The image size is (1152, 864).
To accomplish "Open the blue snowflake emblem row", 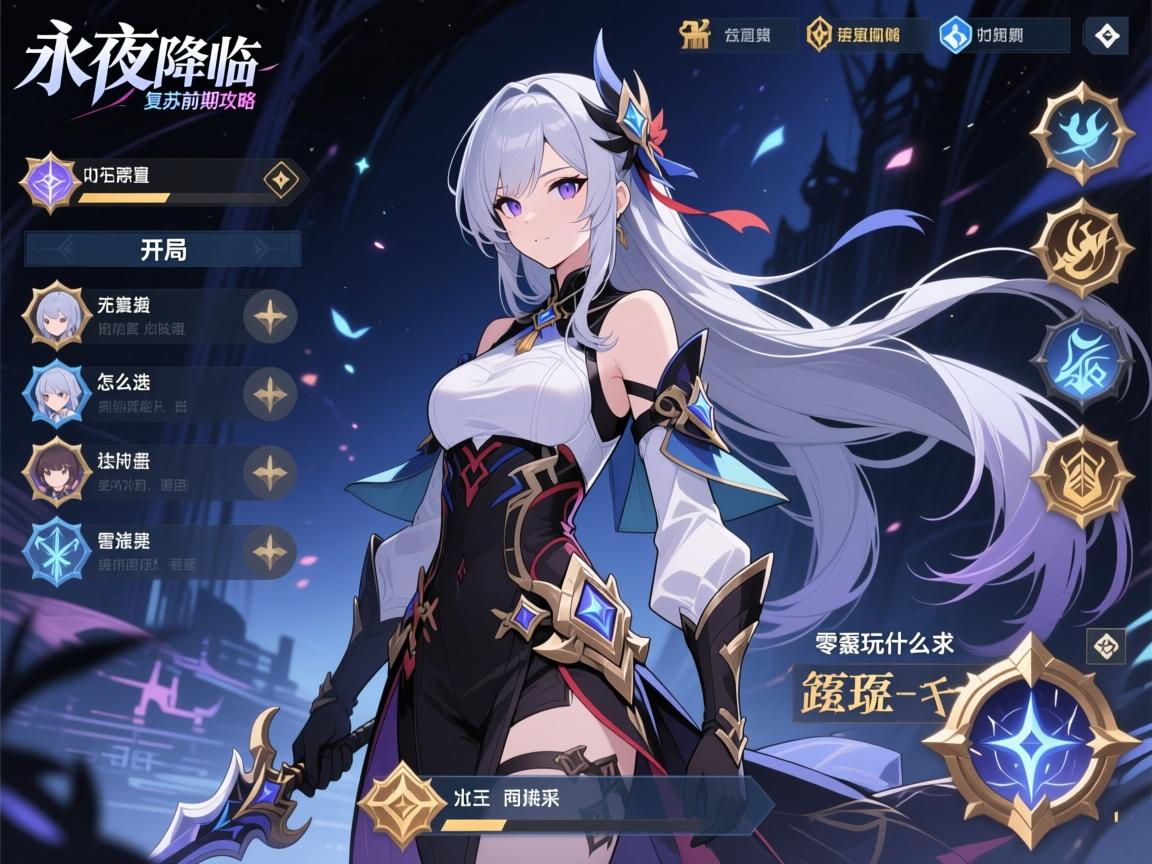I will tap(130, 552).
